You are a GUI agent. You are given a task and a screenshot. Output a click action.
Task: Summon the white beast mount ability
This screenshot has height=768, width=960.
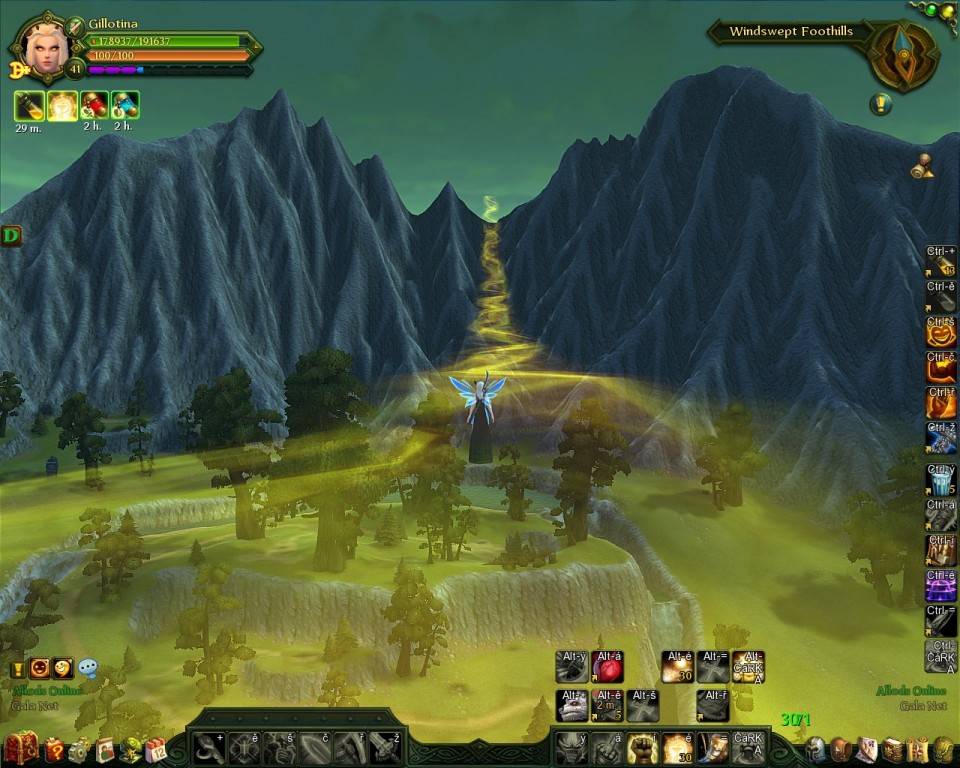[x=571, y=705]
